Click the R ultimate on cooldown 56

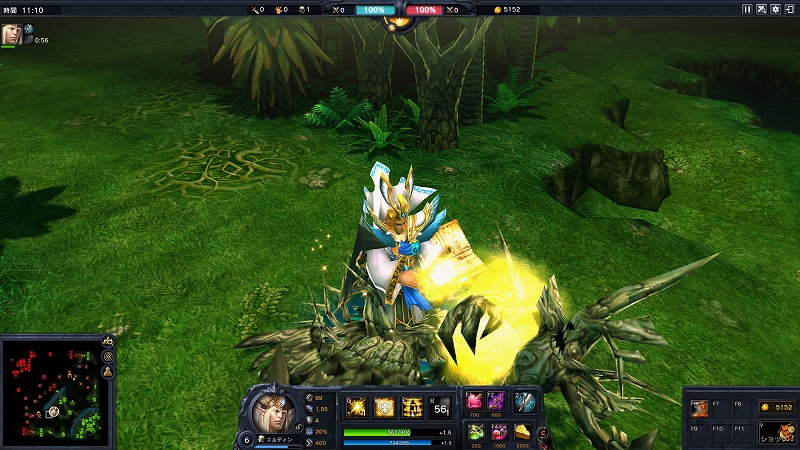[x=440, y=407]
